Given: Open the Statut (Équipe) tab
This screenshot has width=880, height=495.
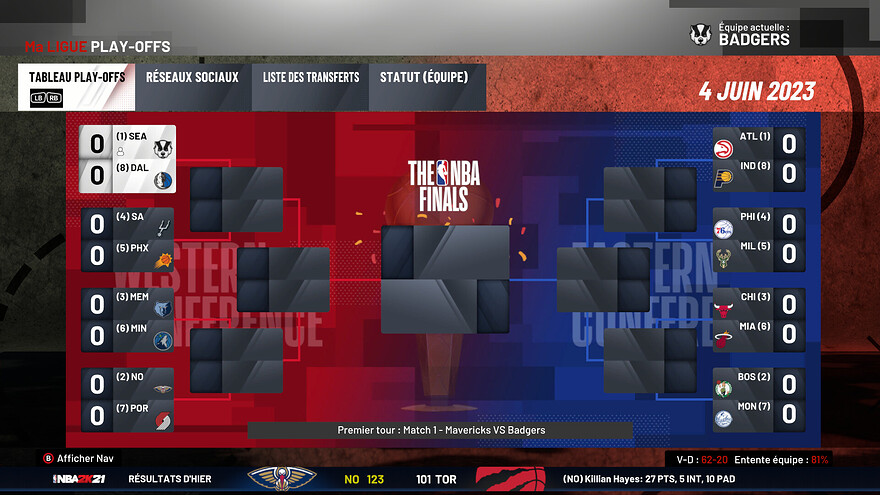Looking at the screenshot, I should click(428, 87).
